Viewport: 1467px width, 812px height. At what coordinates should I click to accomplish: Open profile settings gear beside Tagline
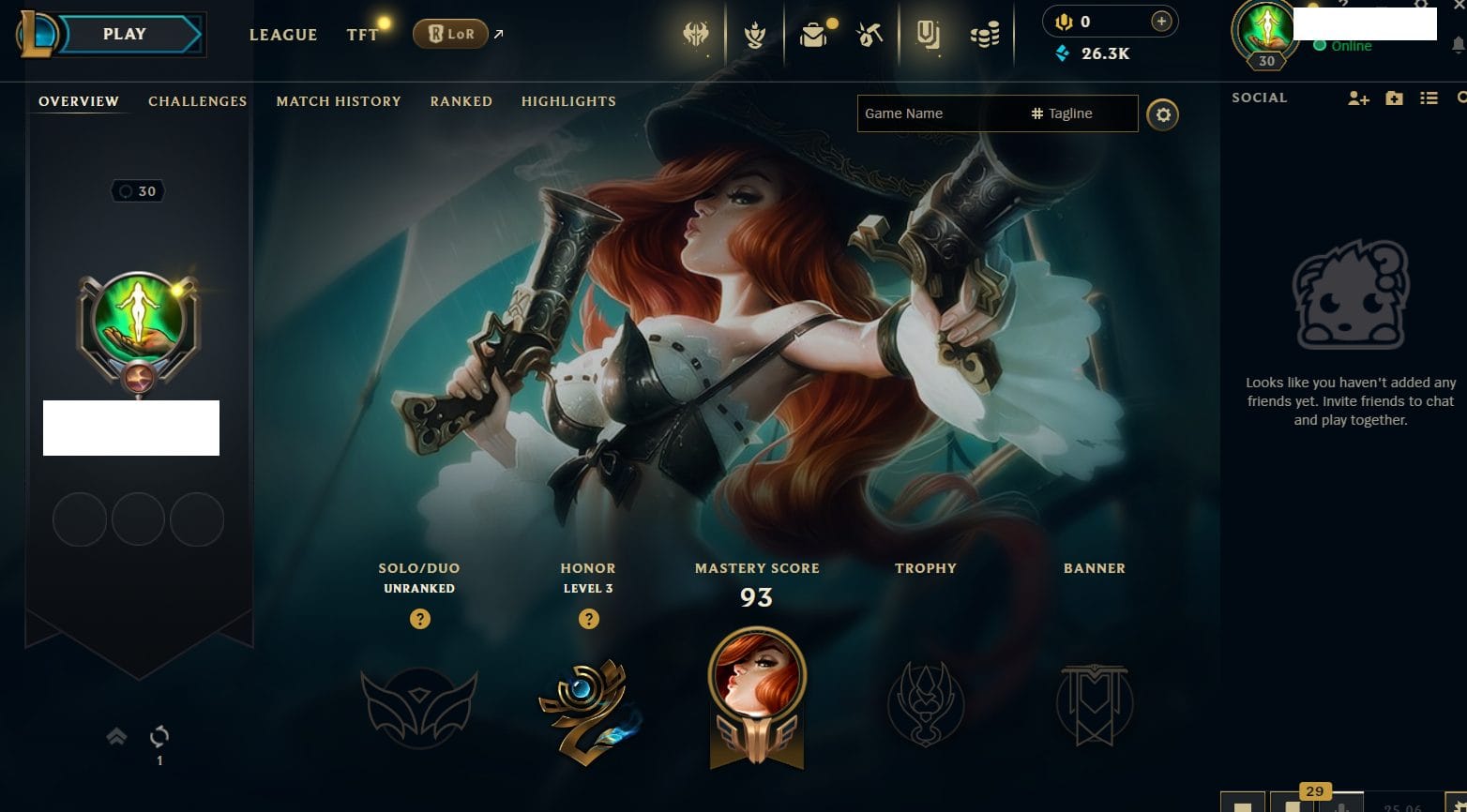tap(1163, 115)
